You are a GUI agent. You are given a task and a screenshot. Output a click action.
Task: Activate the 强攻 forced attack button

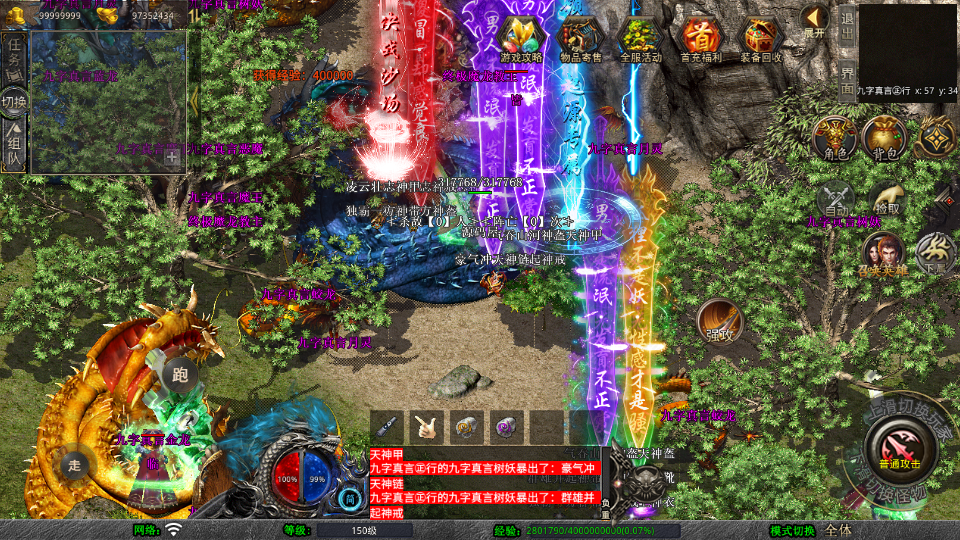[x=720, y=322]
